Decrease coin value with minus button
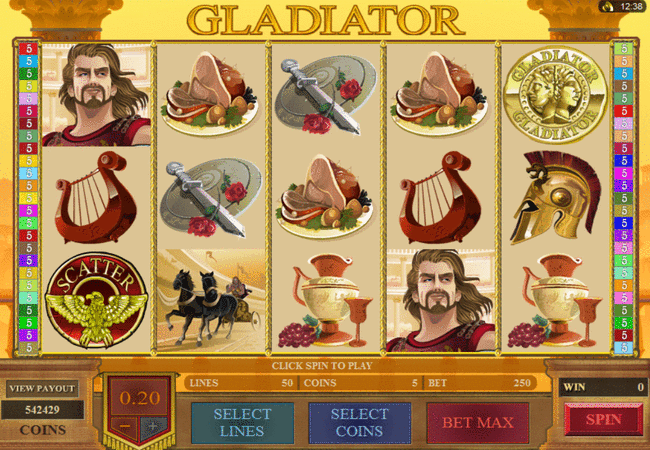 tap(125, 425)
